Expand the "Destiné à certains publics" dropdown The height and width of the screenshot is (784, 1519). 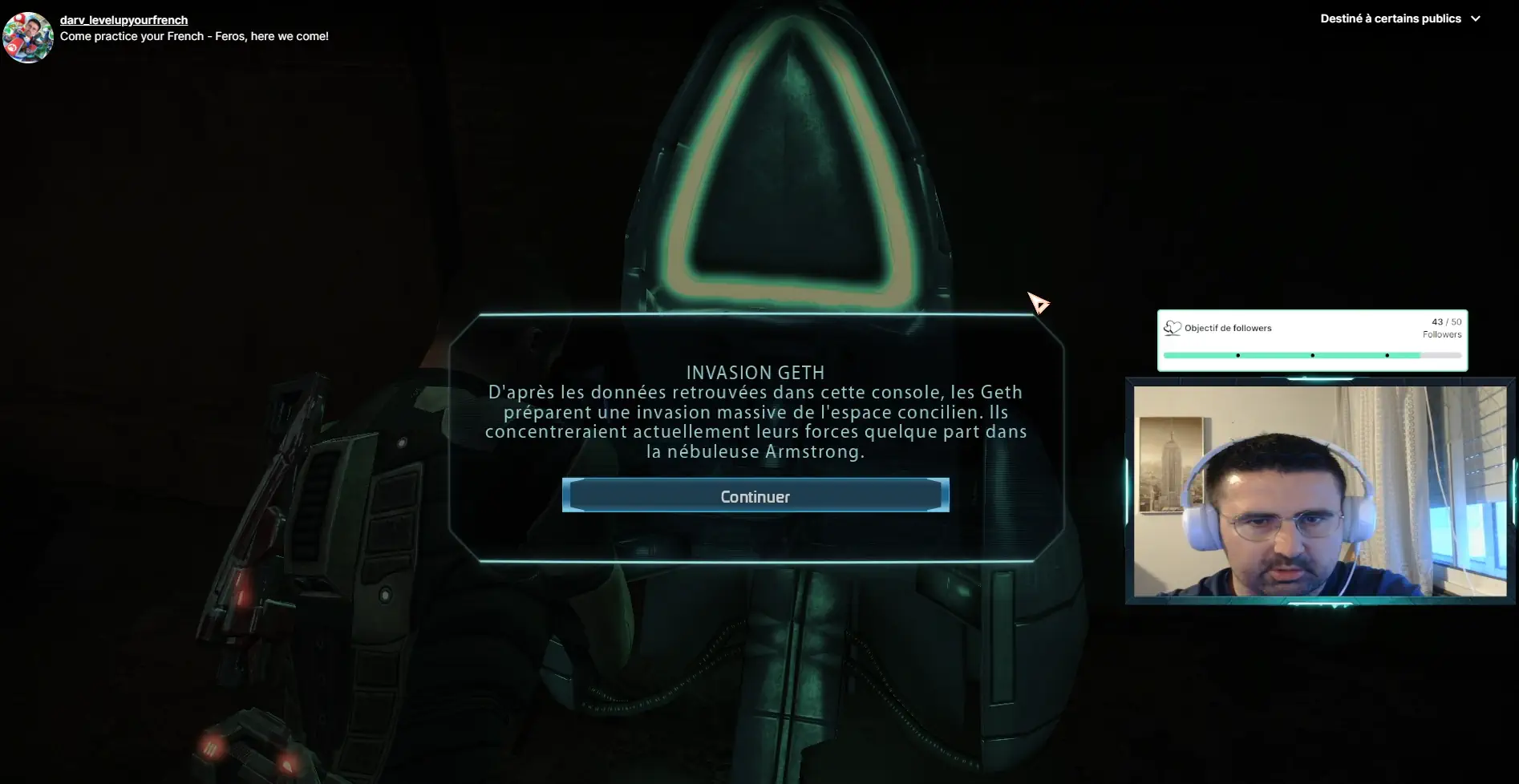point(1400,18)
